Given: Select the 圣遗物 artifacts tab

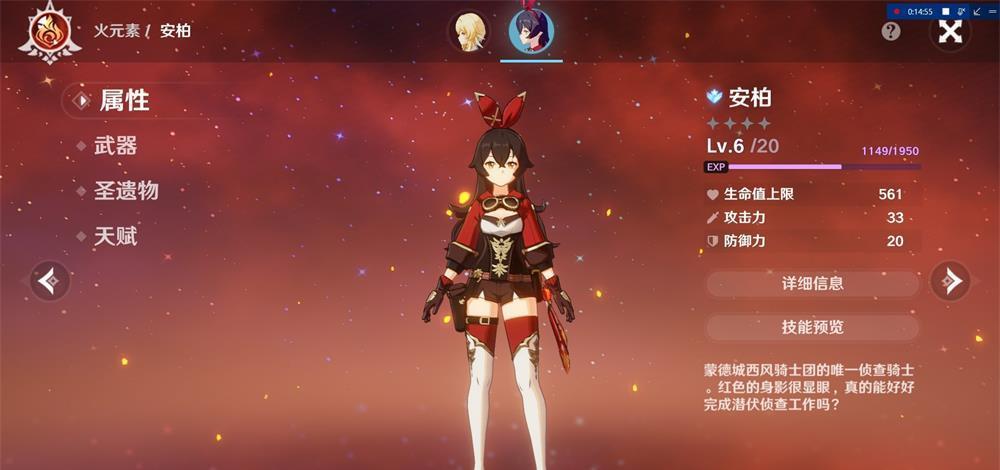Looking at the screenshot, I should [126, 191].
